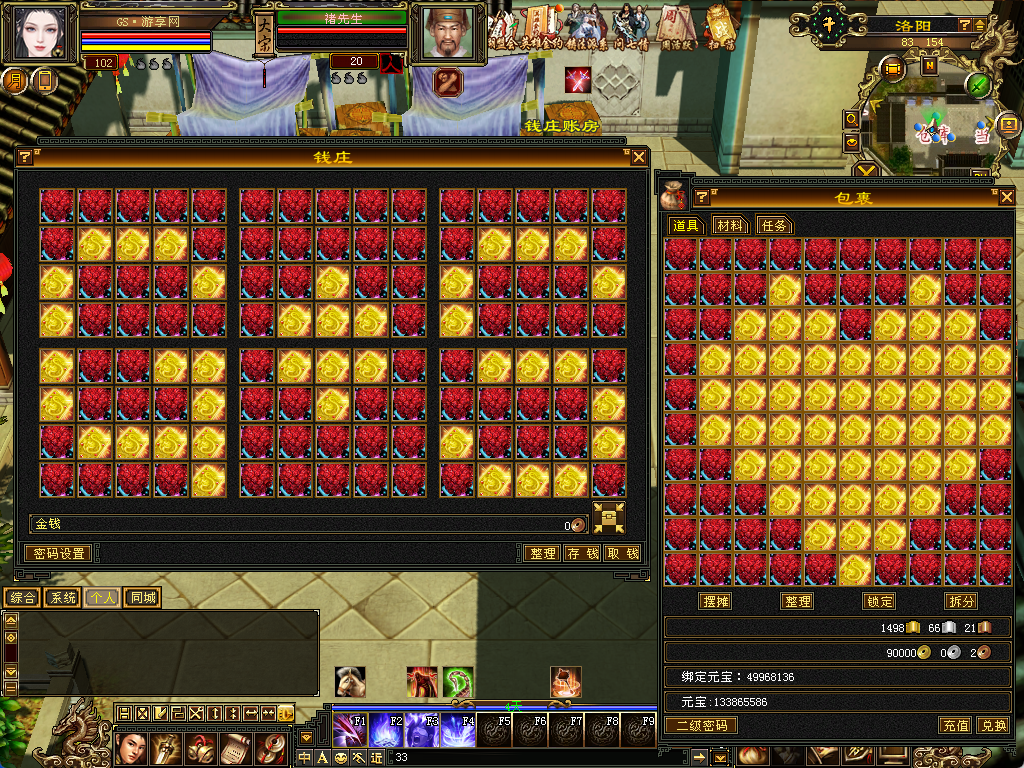The height and width of the screenshot is (768, 1024).
Task: Click the 兑换 exchange button
Action: (993, 725)
